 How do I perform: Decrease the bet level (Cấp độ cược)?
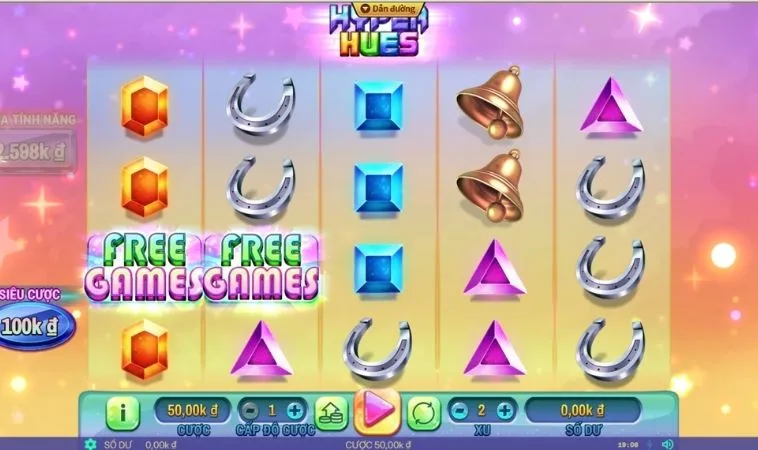tap(247, 410)
